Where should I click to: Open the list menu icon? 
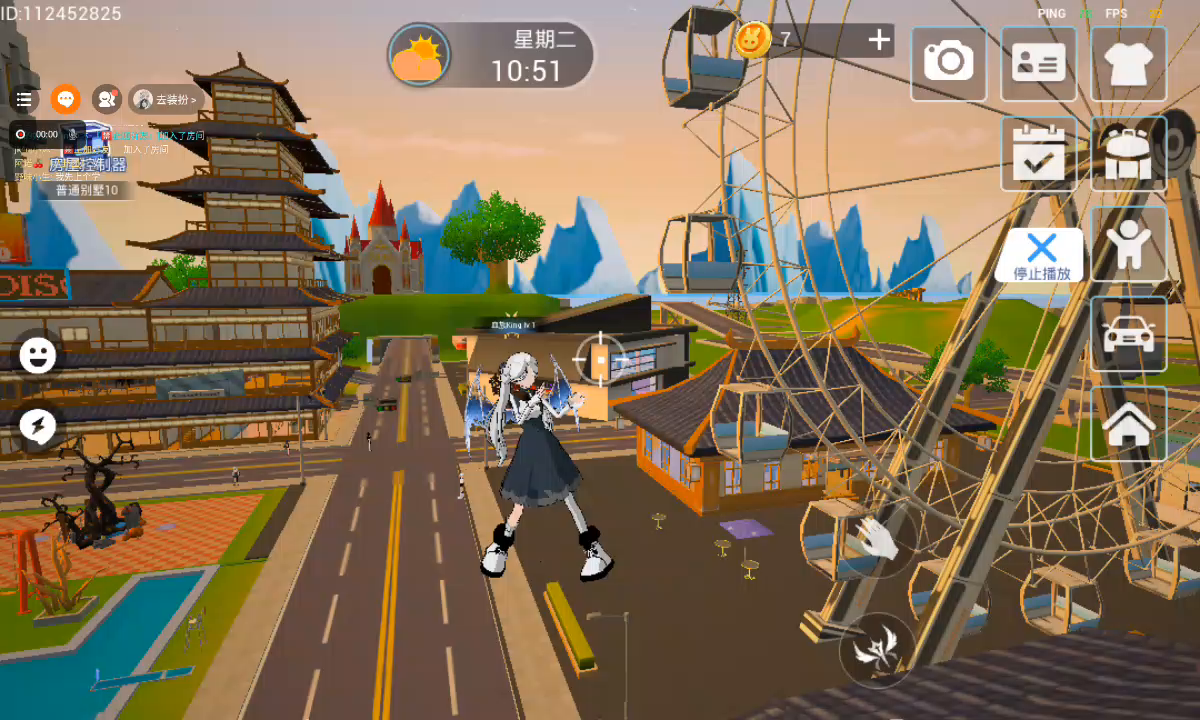click(x=24, y=99)
